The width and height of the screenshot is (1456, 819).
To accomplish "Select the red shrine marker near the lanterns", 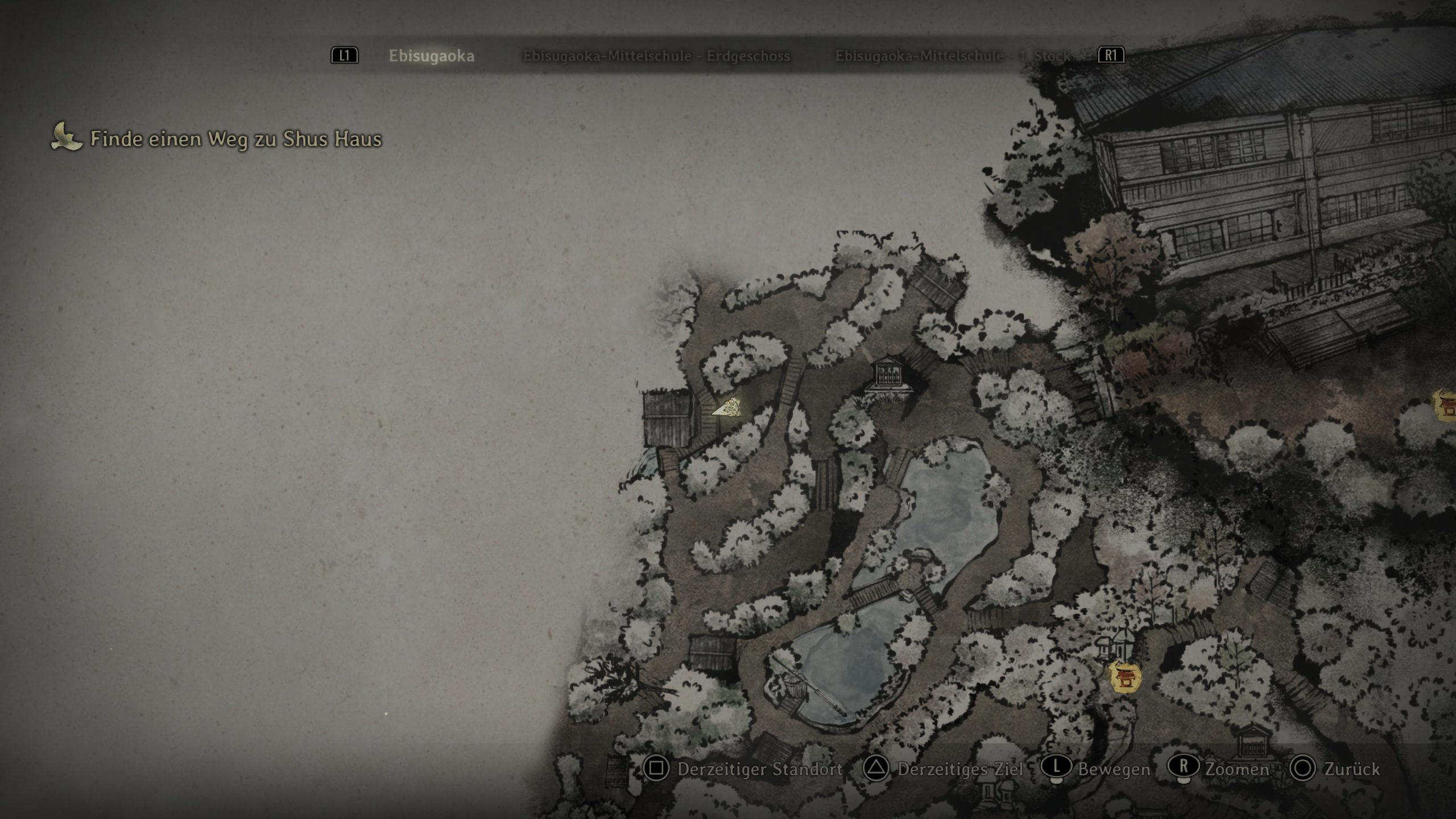I will point(1126,677).
